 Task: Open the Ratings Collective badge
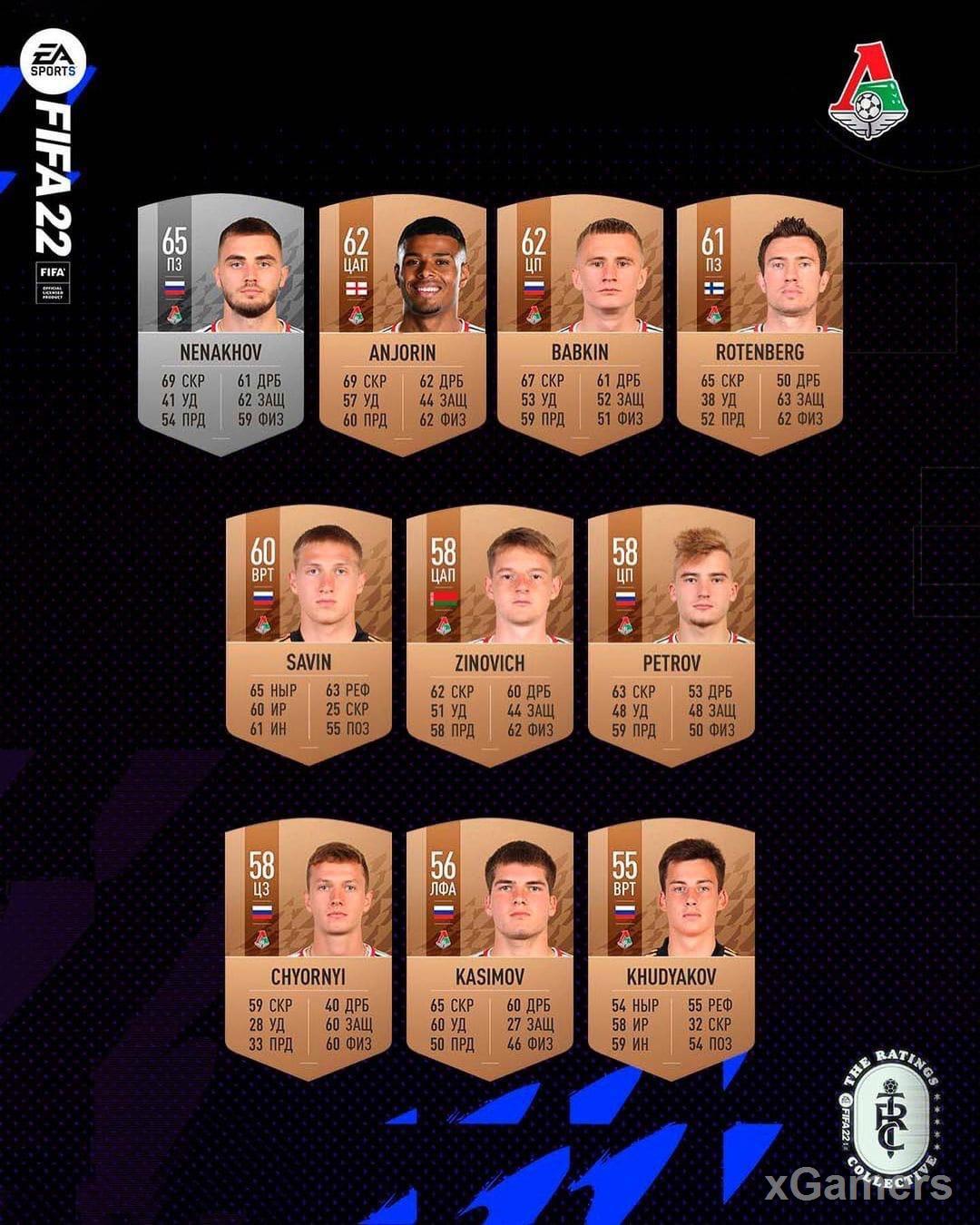click(x=887, y=1112)
